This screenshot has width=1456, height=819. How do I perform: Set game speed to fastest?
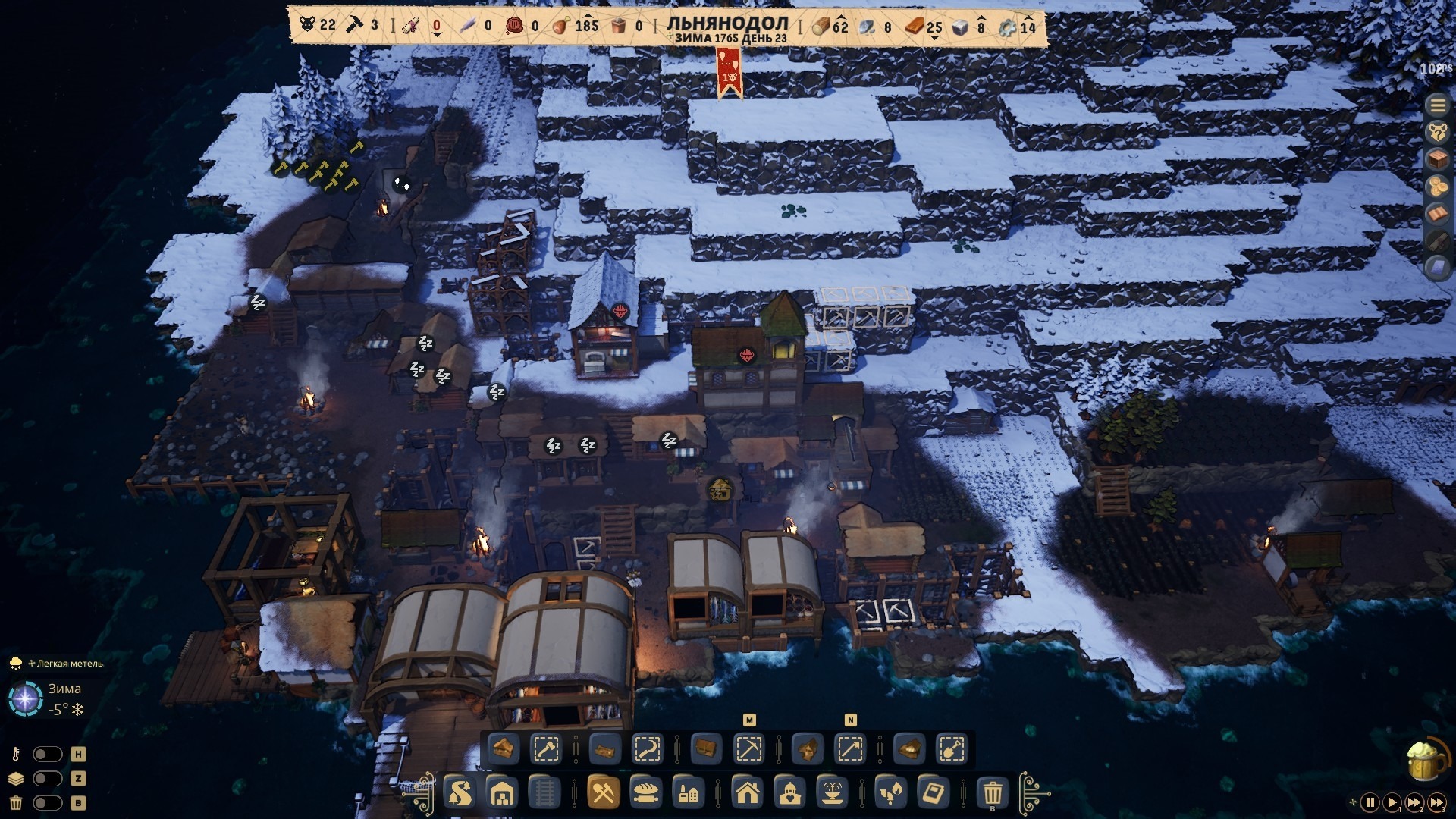click(1437, 802)
